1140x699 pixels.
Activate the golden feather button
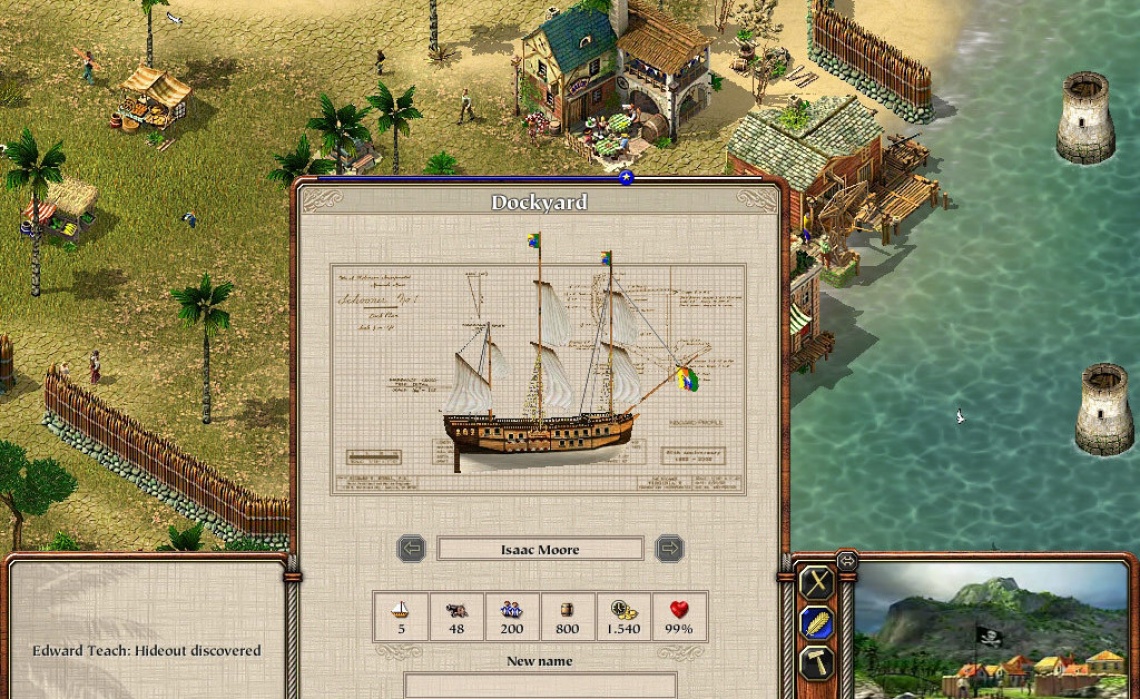(x=818, y=624)
